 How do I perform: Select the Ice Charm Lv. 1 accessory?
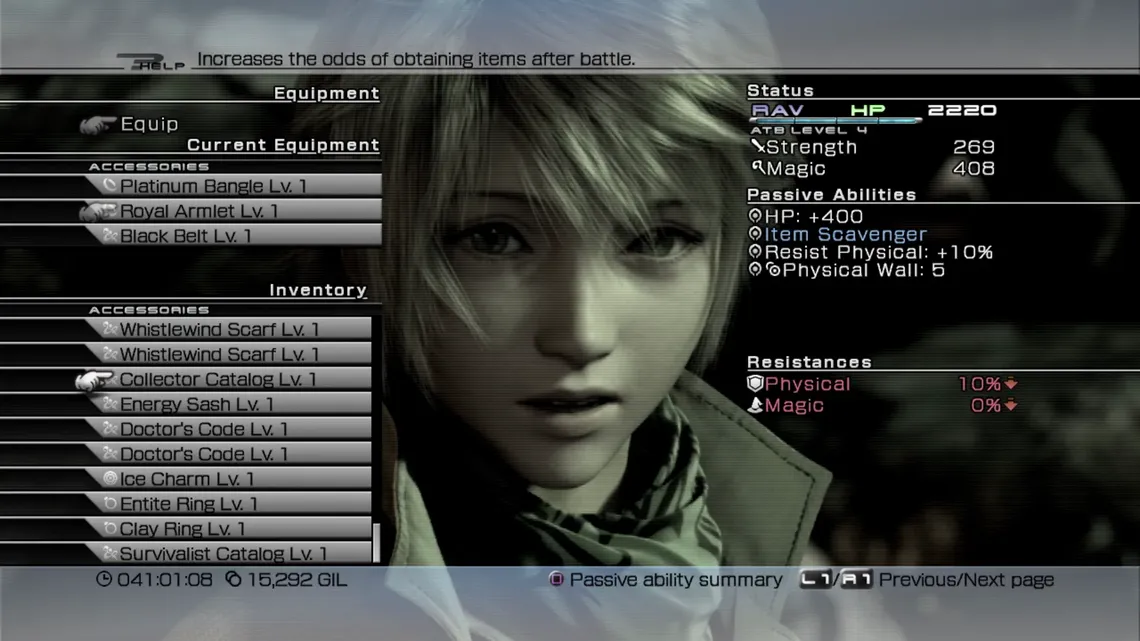coord(187,479)
